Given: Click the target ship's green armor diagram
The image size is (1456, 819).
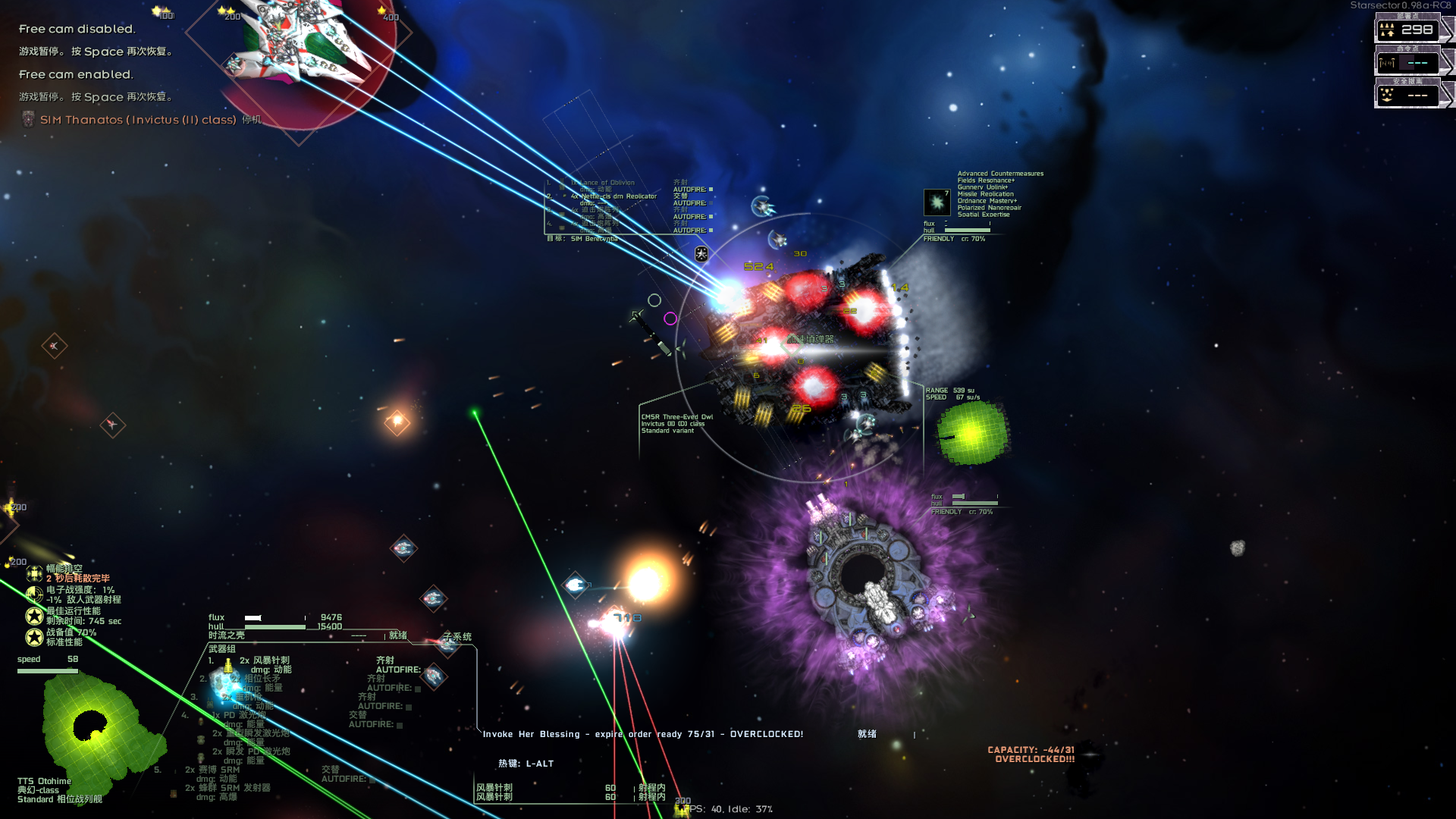Looking at the screenshot, I should (x=971, y=432).
